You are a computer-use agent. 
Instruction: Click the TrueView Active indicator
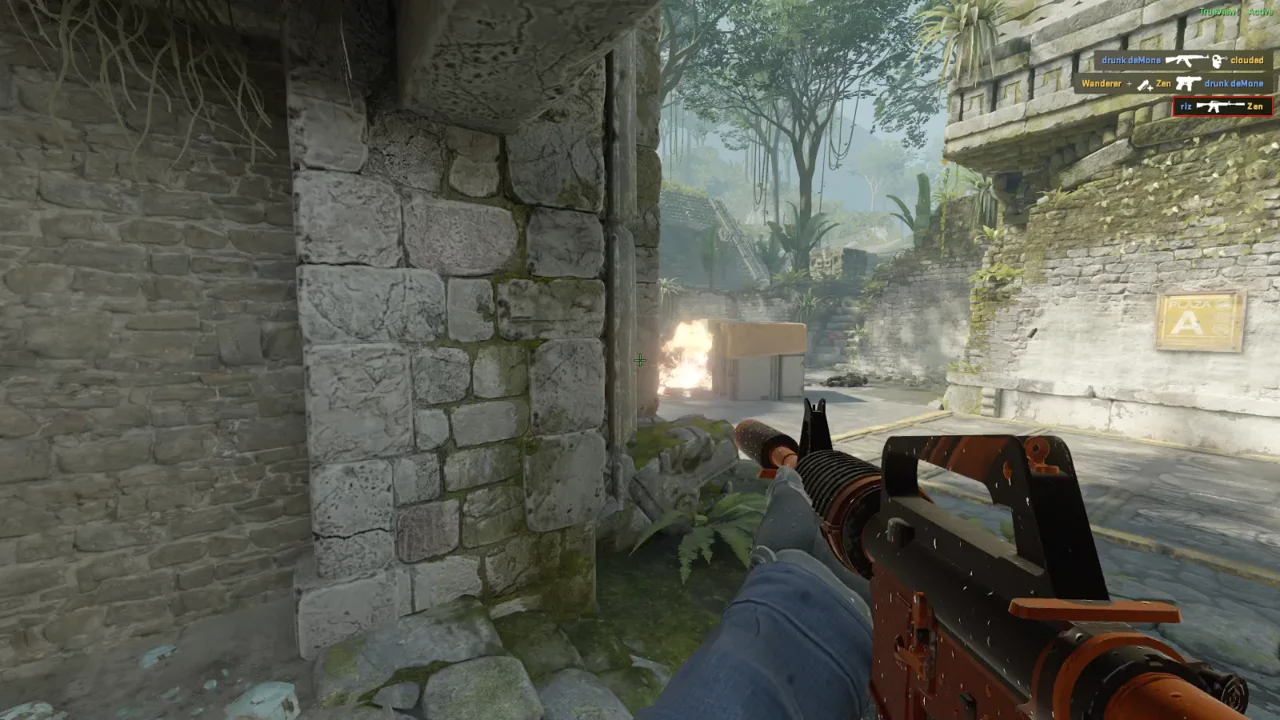[x=1236, y=12]
